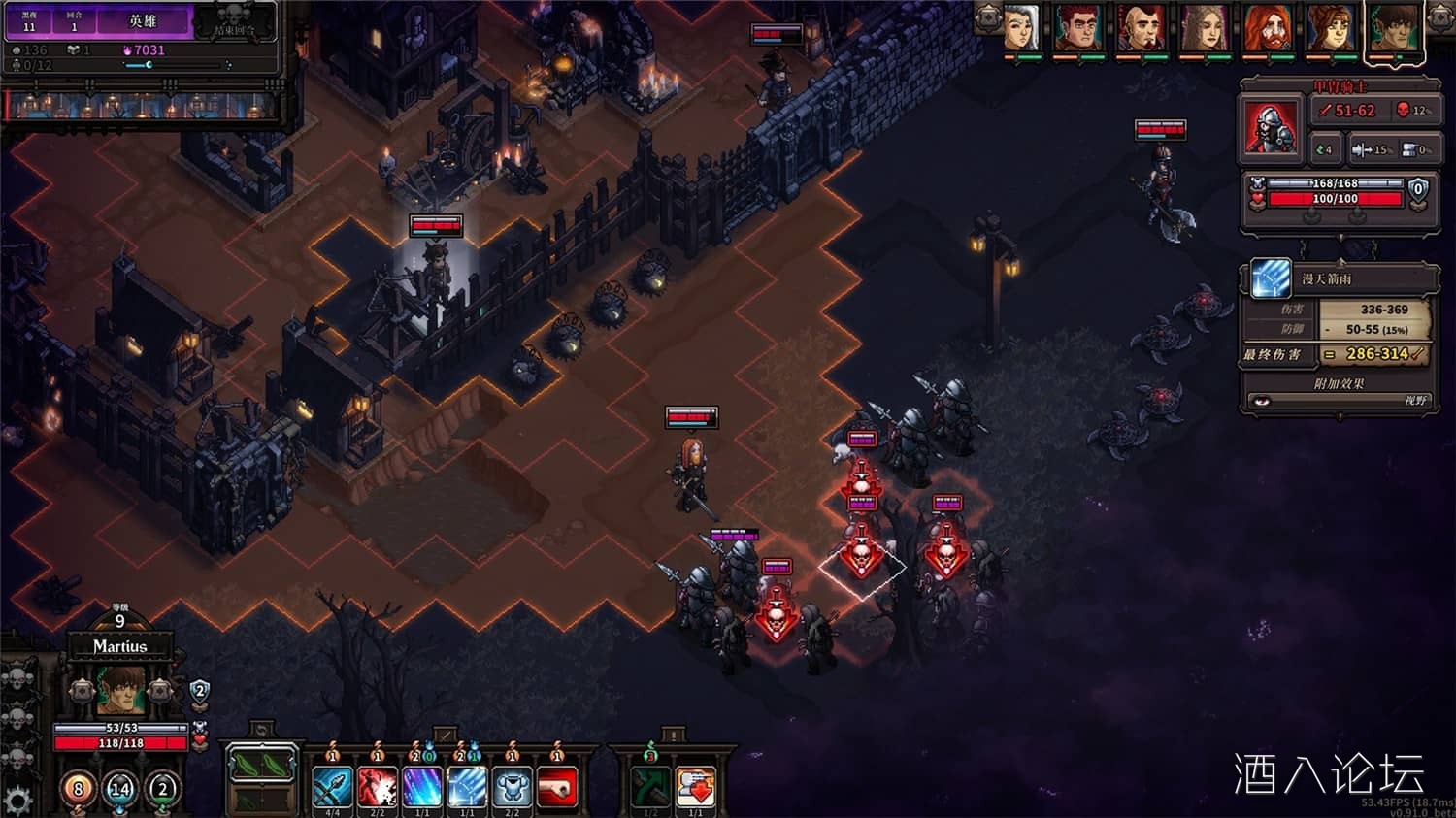The image size is (1456, 818).
Task: Cast the purple-blue light streaks skill
Action: pos(422,787)
